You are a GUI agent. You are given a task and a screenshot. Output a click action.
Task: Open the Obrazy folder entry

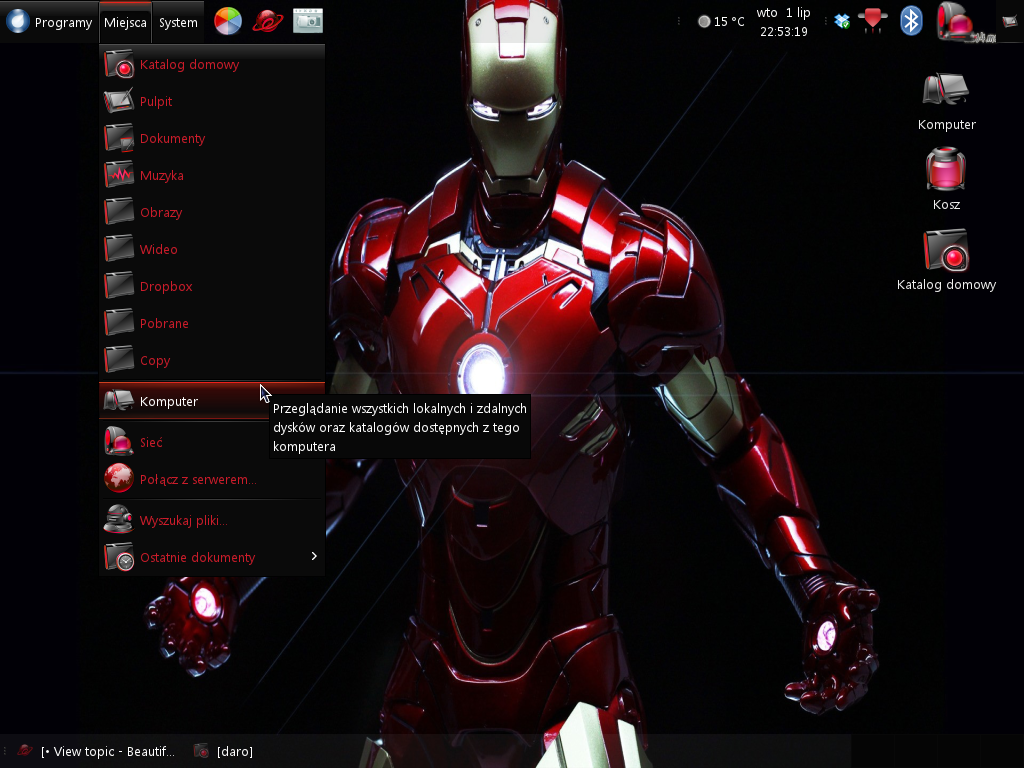160,213
